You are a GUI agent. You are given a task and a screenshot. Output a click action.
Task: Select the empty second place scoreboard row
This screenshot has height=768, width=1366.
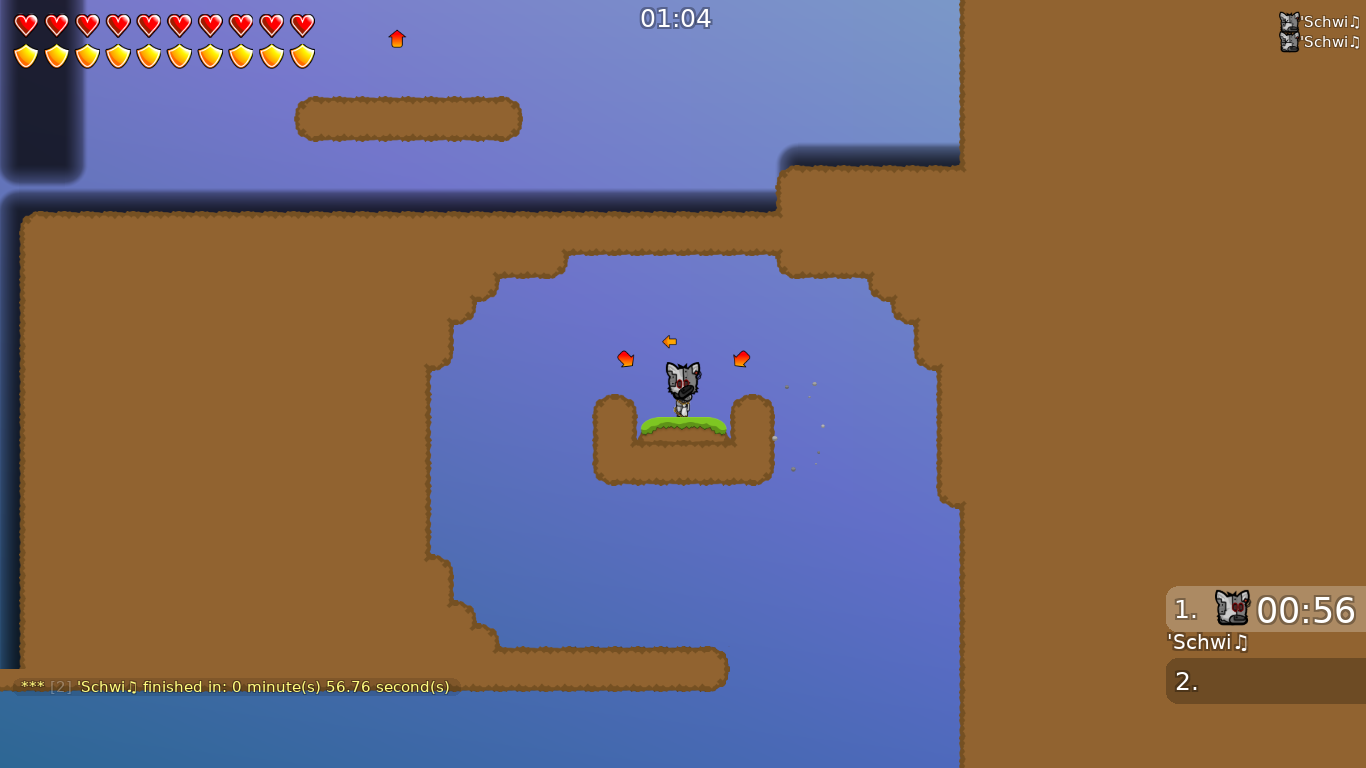point(1265,681)
